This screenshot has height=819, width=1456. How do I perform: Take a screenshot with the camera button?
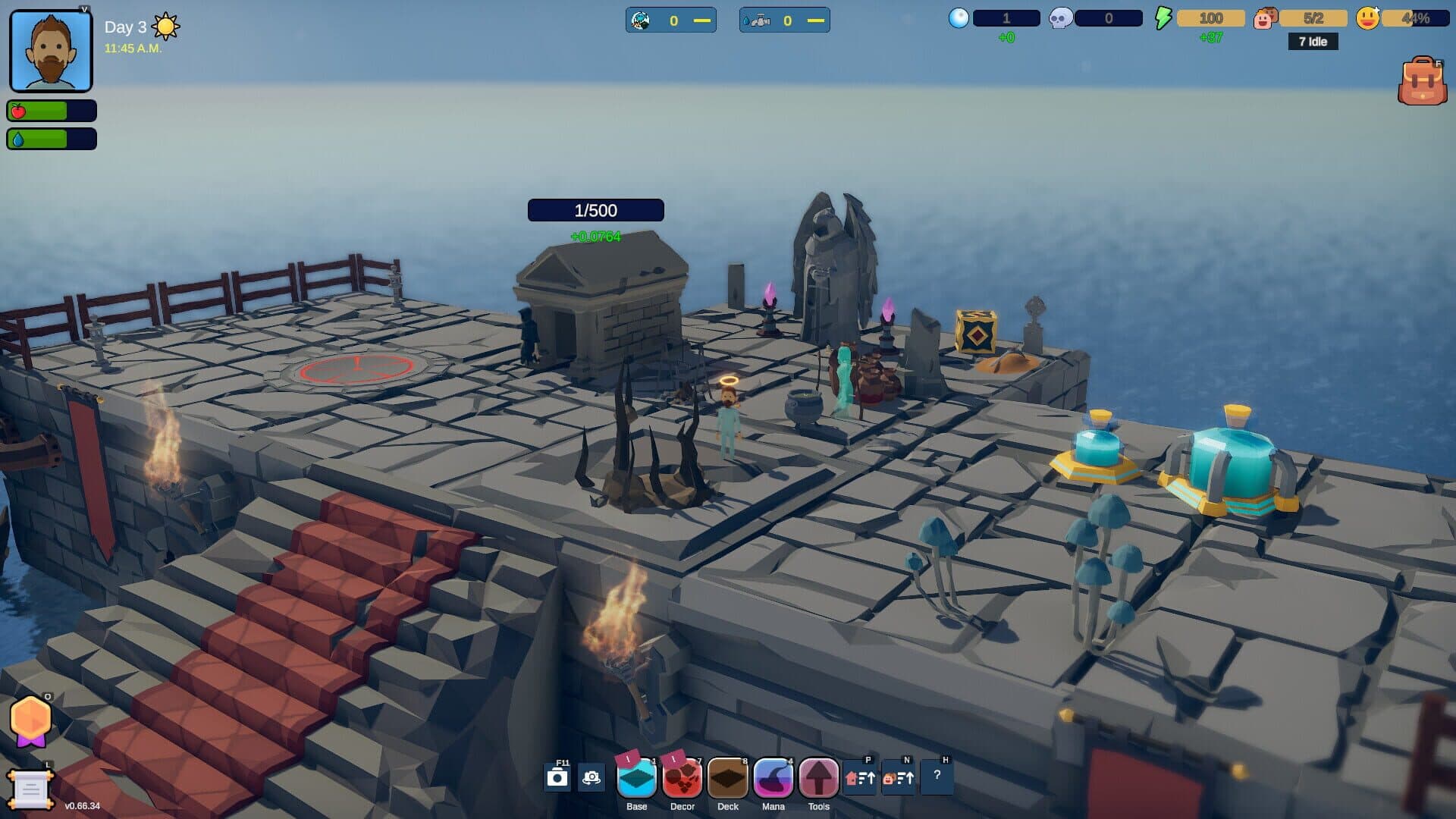point(557,778)
